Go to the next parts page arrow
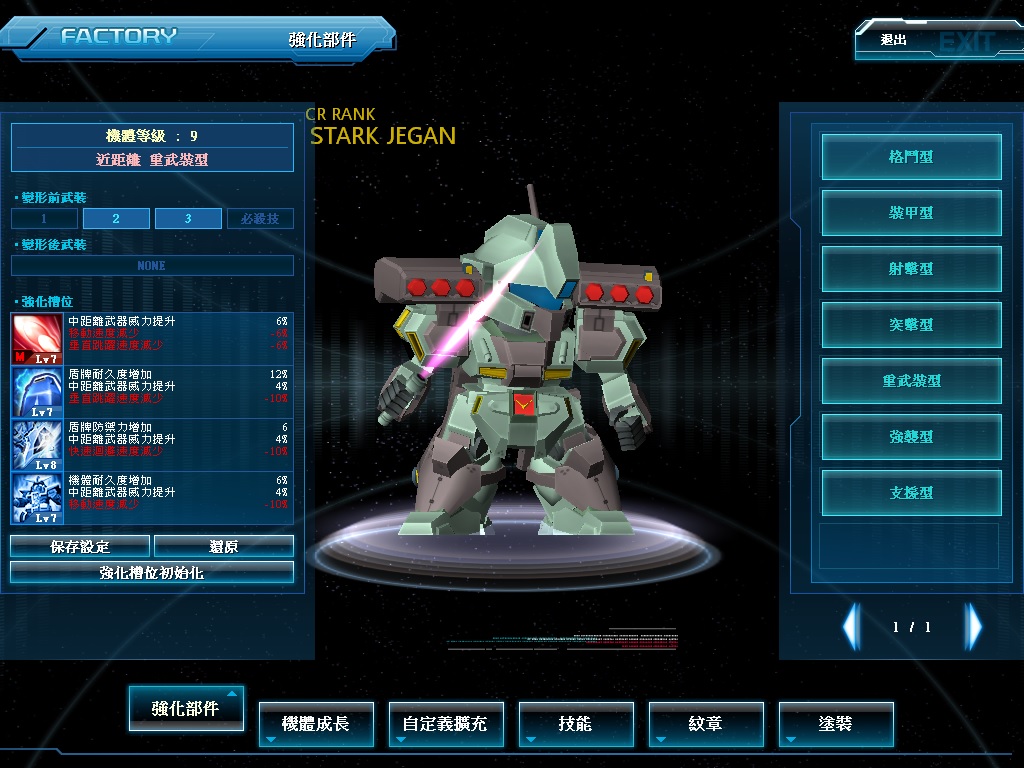The image size is (1024, 768). [973, 627]
